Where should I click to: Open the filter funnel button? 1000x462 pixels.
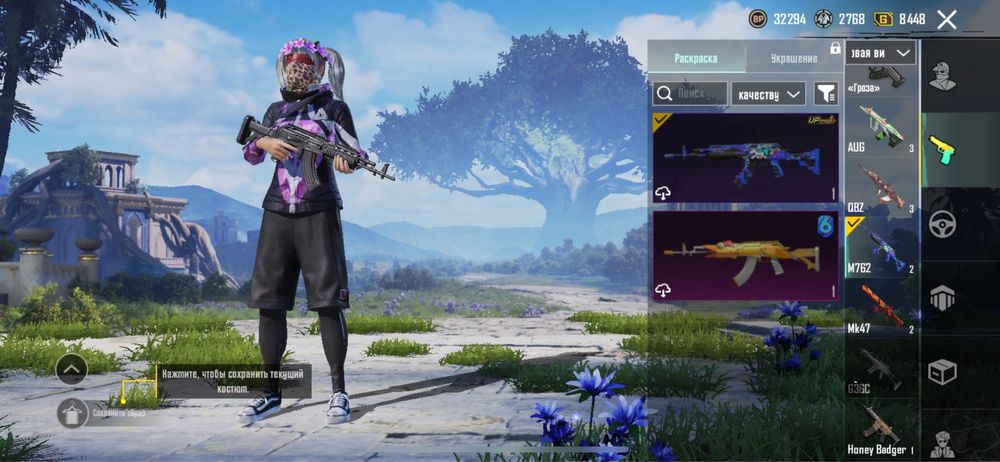[825, 93]
